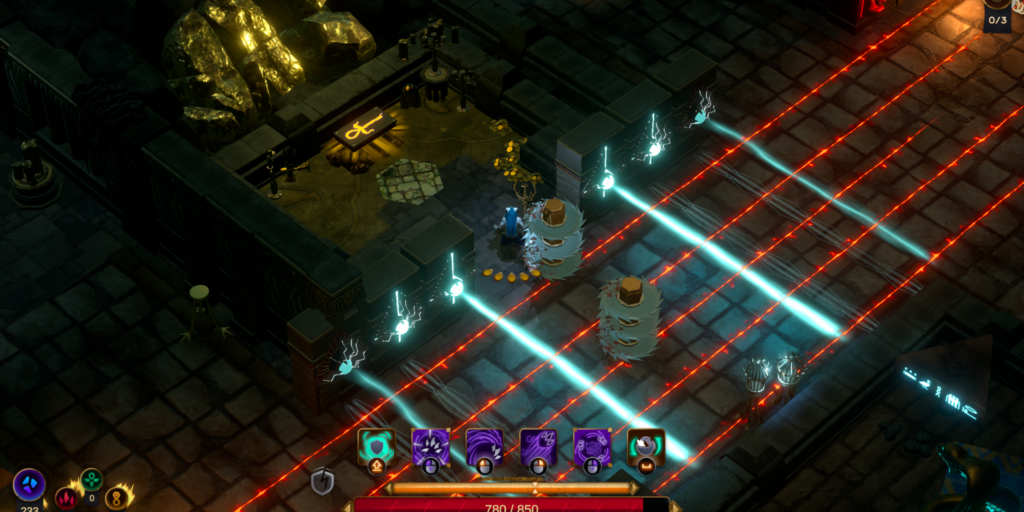Click the grey lightning shield icon
The width and height of the screenshot is (1024, 512).
pyautogui.click(x=322, y=482)
